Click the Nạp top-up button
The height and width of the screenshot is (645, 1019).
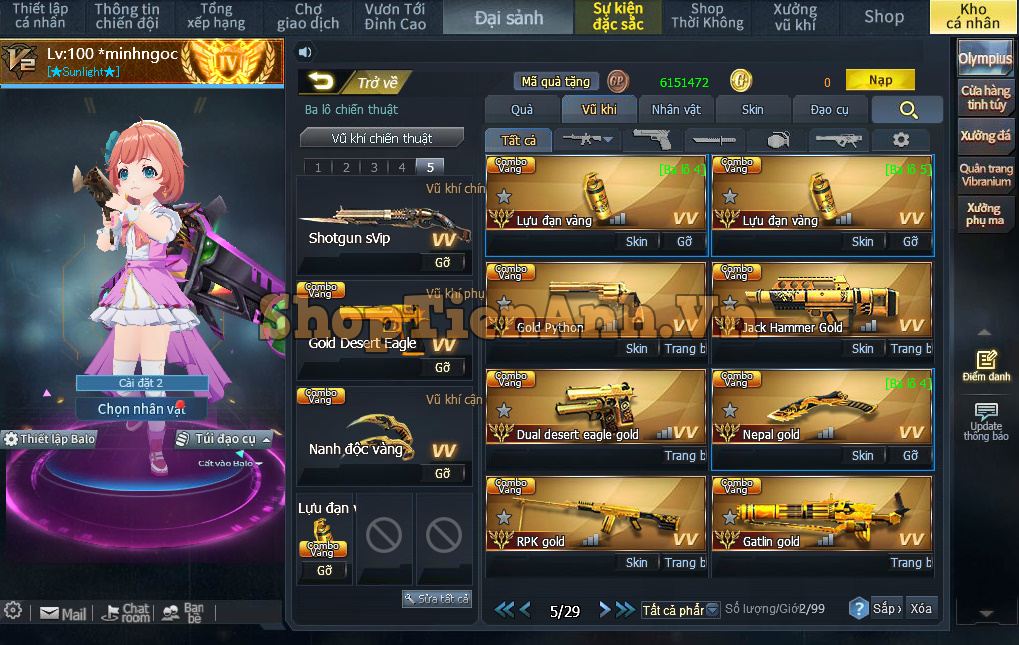[880, 80]
